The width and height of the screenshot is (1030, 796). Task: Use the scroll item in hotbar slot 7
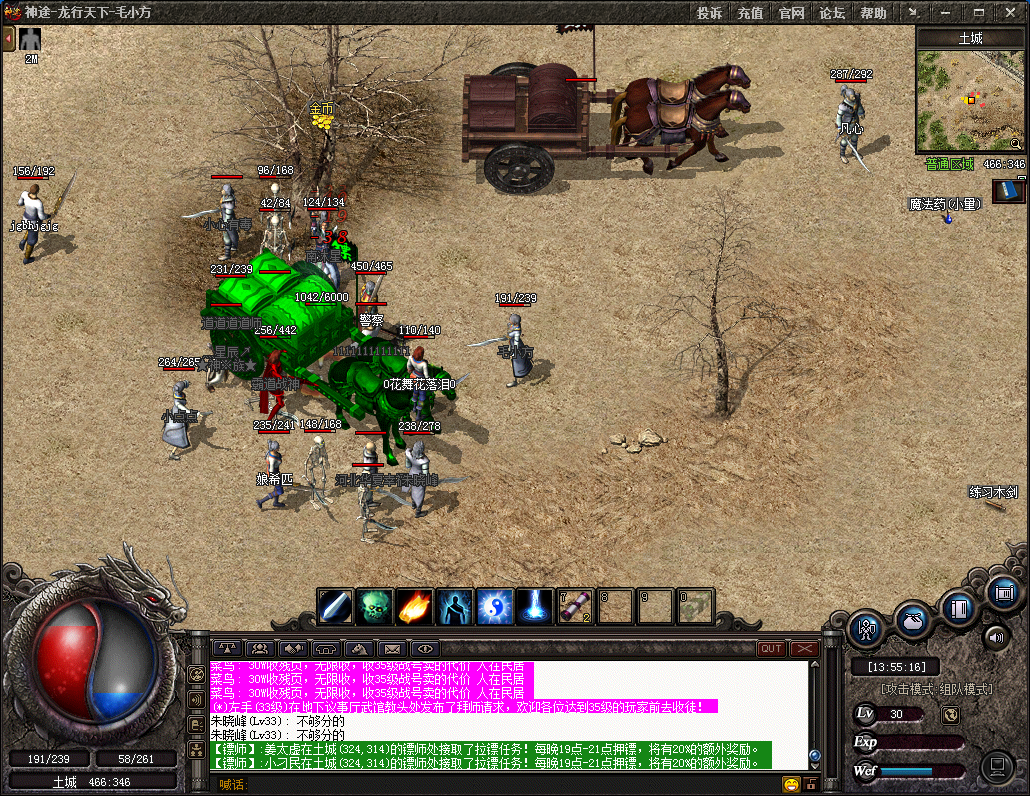pyautogui.click(x=575, y=606)
